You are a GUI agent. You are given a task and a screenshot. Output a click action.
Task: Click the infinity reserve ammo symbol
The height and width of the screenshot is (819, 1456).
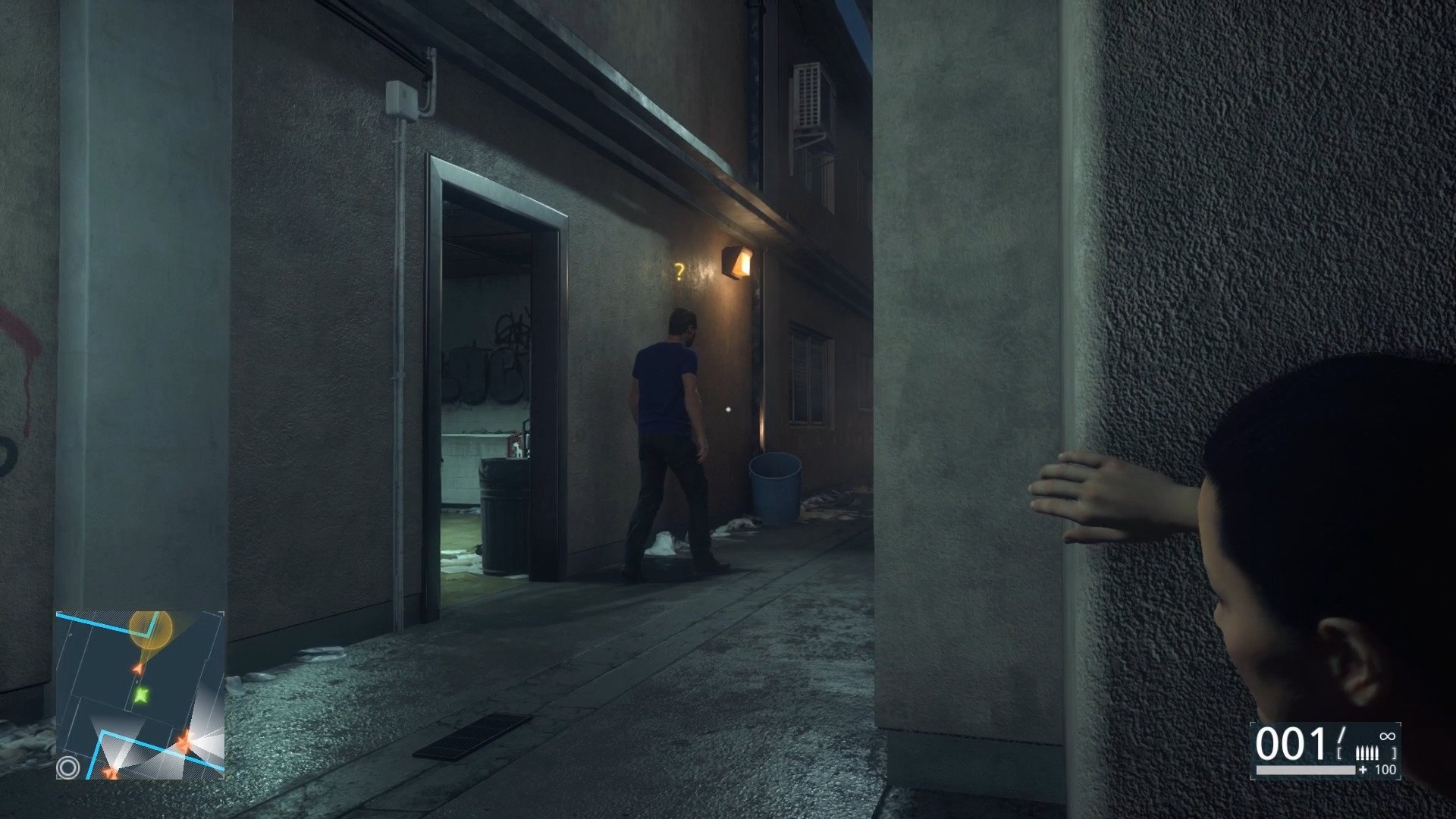click(x=1387, y=736)
